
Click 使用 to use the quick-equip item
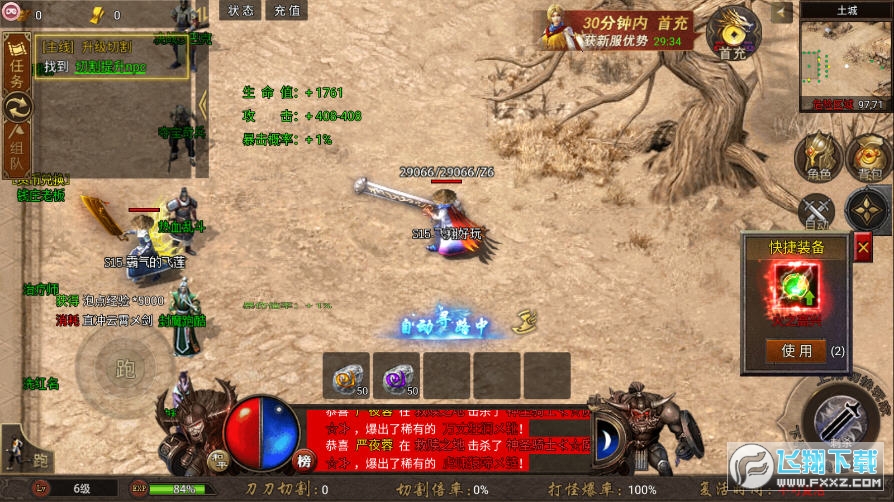click(x=797, y=350)
